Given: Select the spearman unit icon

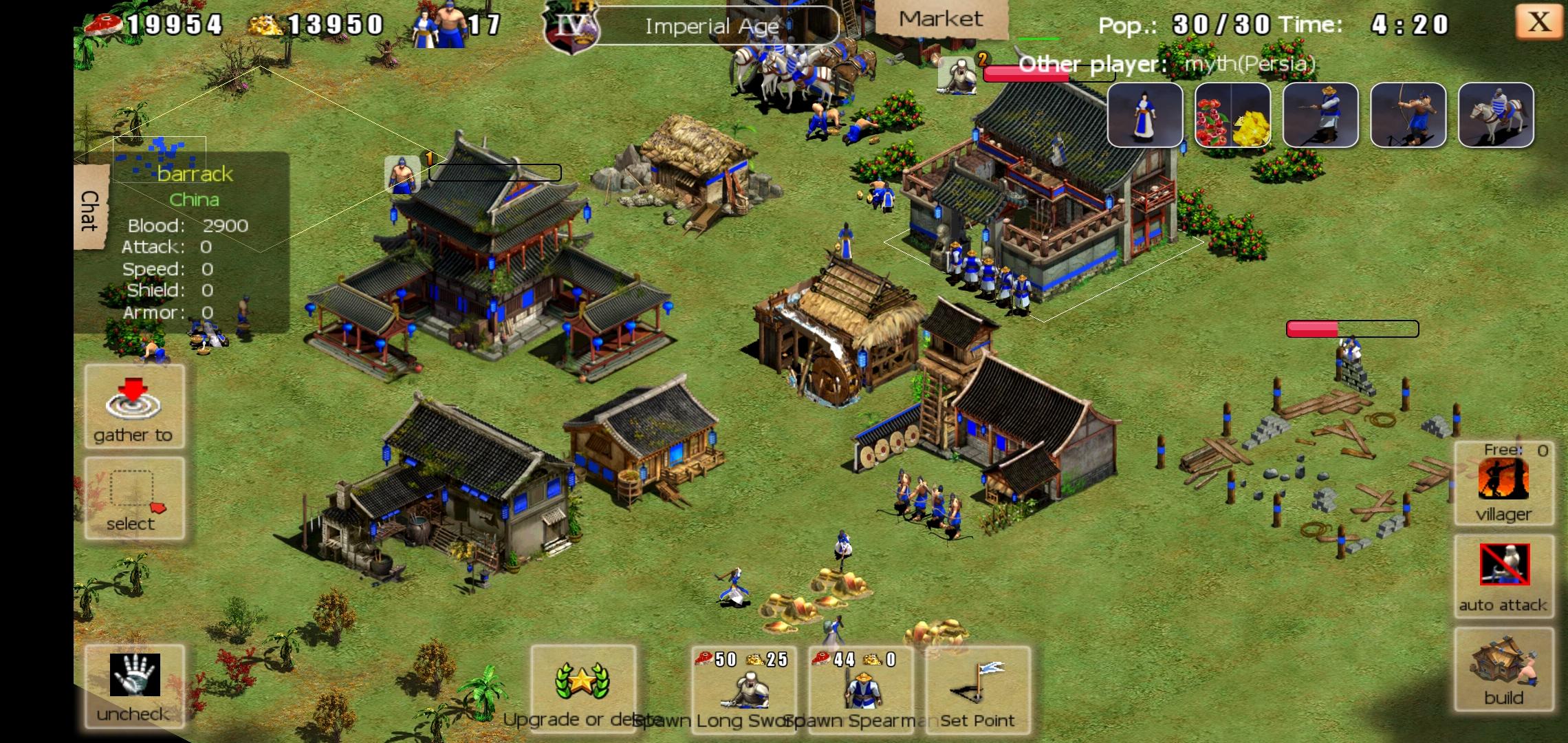Looking at the screenshot, I should coord(1320,115).
